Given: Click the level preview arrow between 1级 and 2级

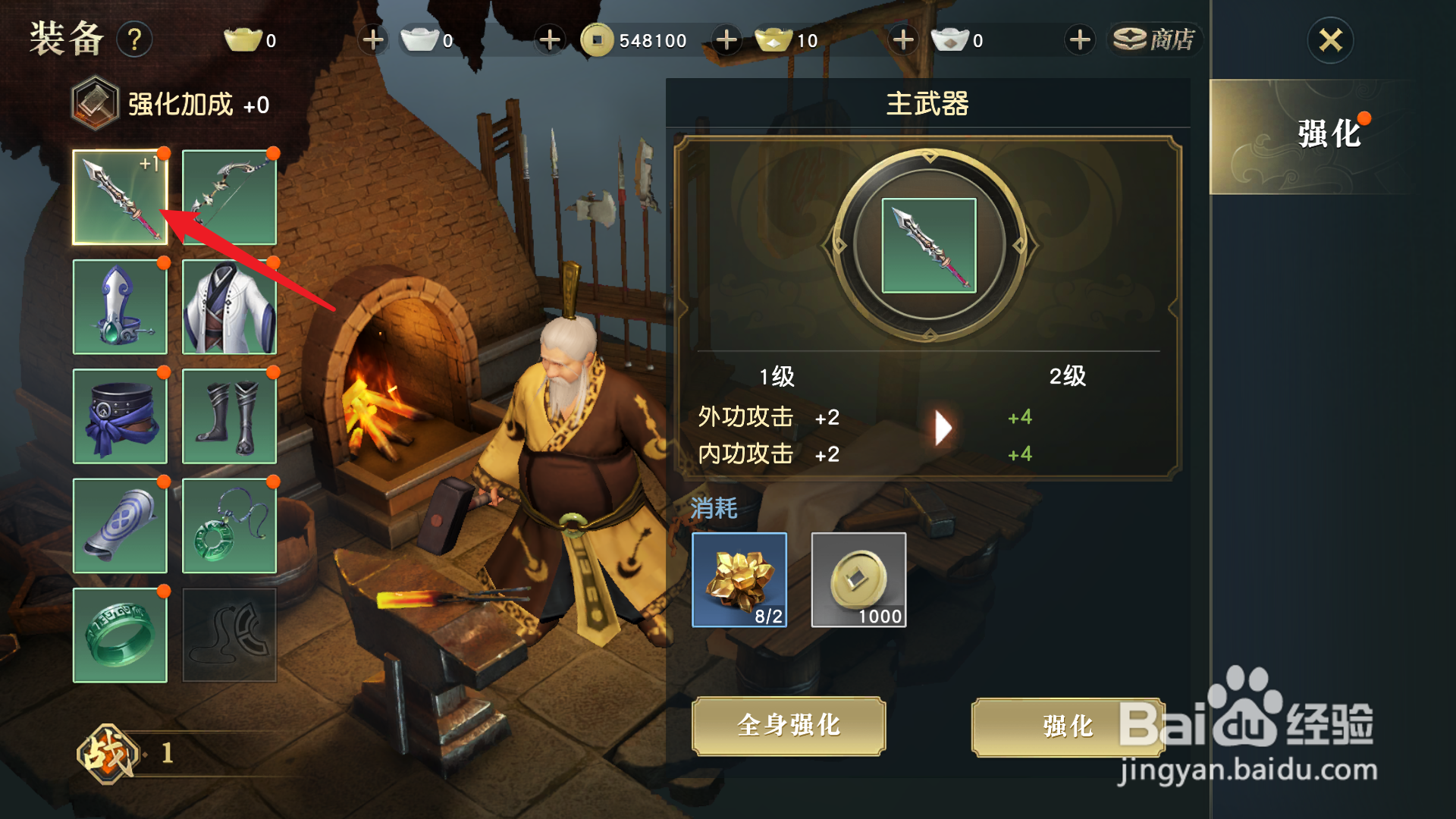Looking at the screenshot, I should point(943,427).
